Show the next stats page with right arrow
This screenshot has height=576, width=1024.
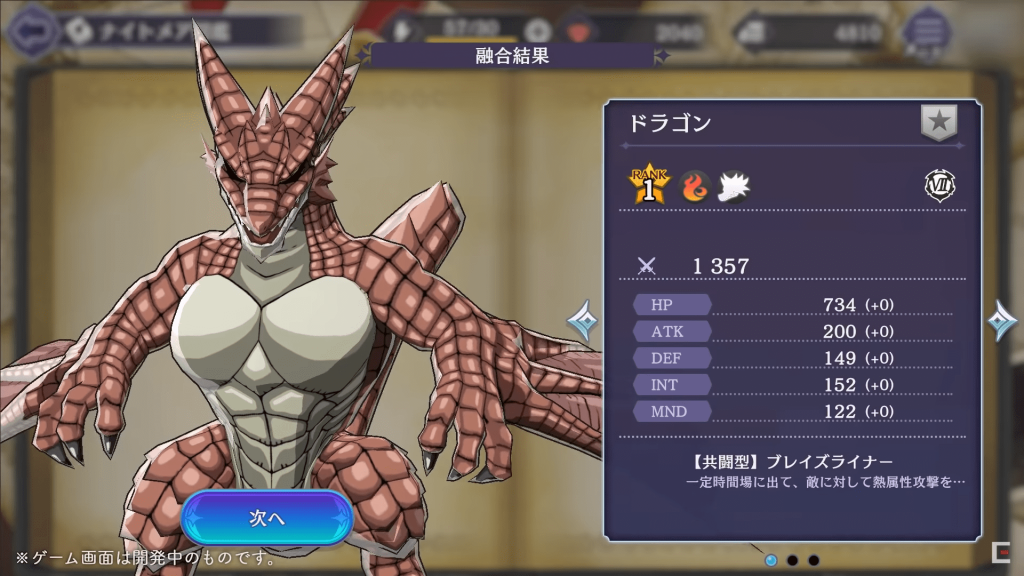click(x=1001, y=321)
